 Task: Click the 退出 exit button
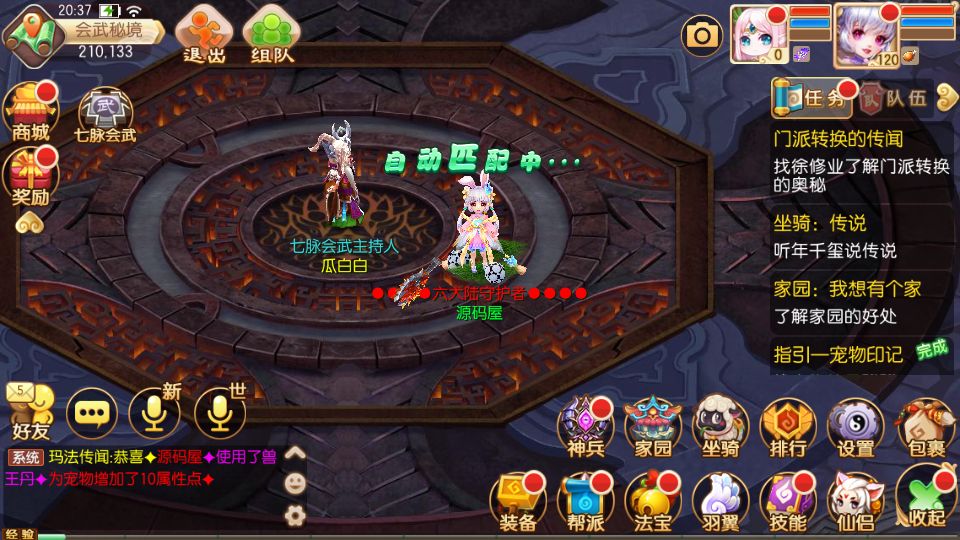[203, 36]
